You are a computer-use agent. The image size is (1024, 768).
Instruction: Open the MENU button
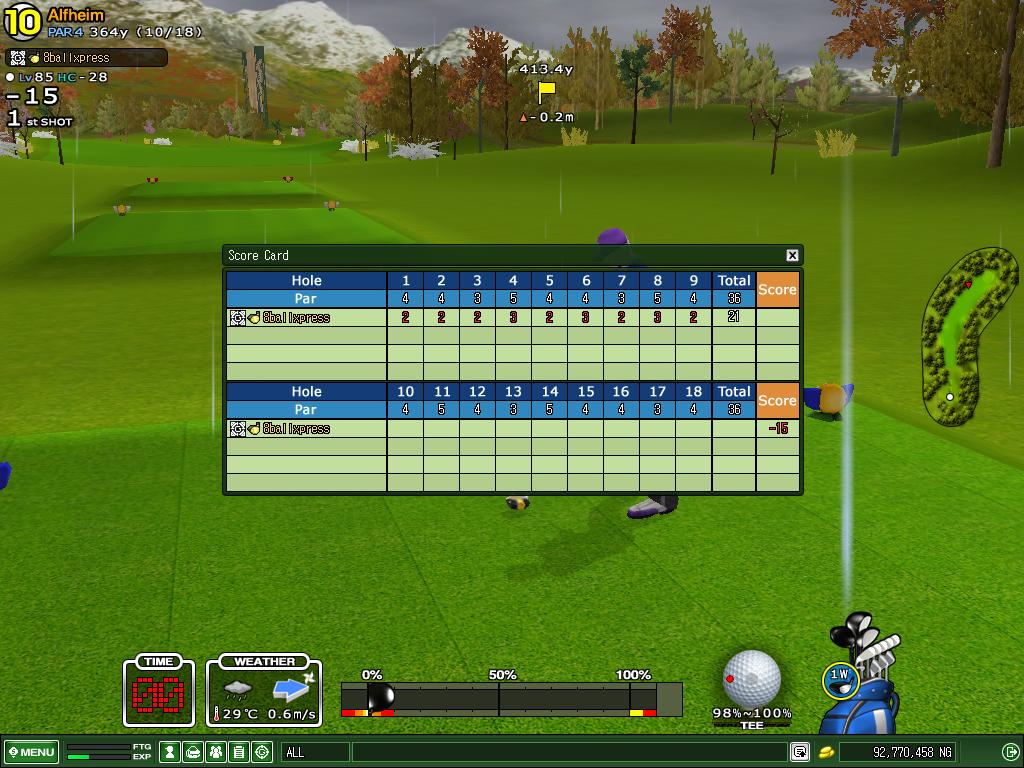coord(32,752)
